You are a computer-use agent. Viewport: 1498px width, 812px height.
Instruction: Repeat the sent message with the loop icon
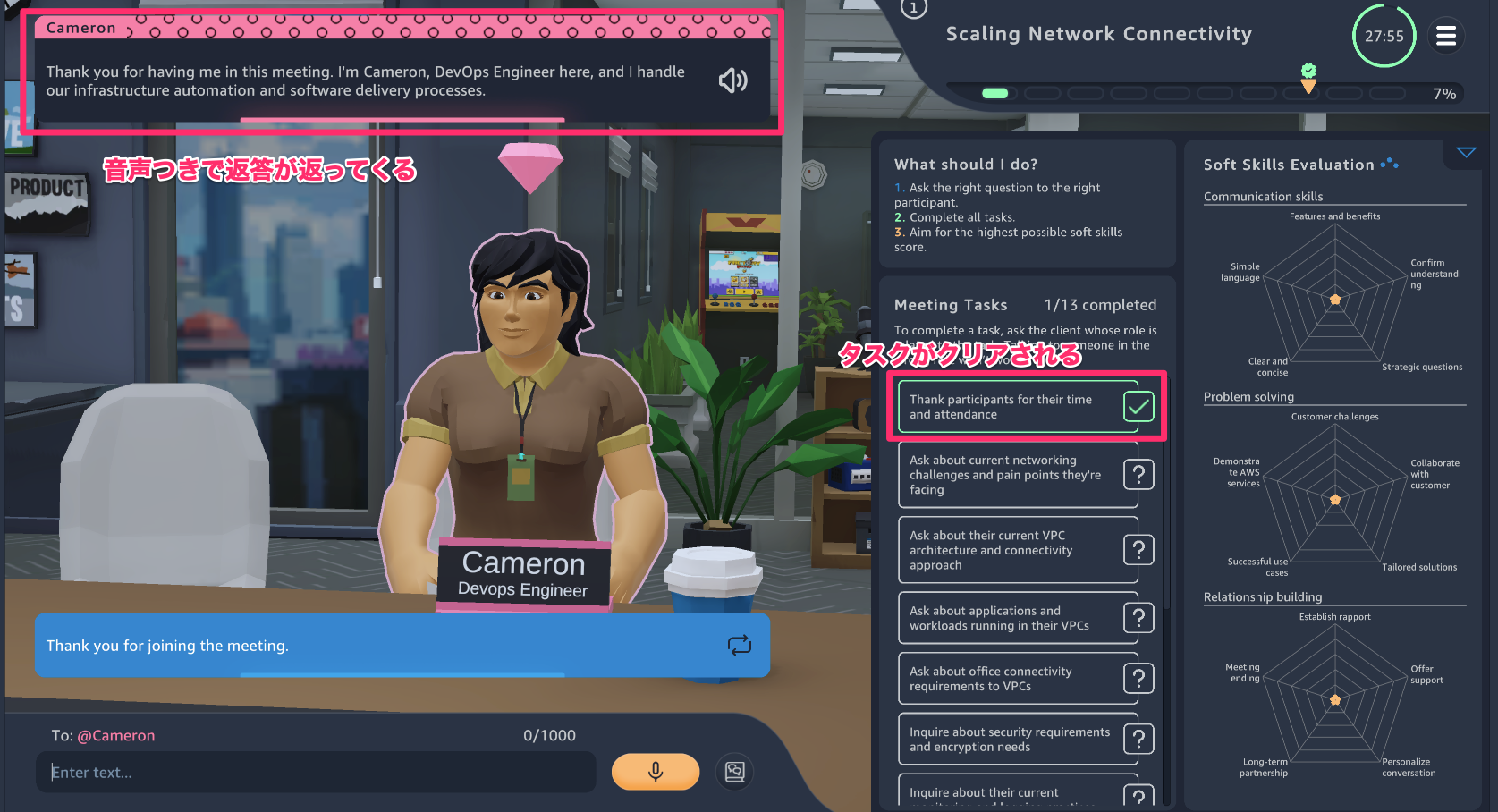tap(740, 645)
